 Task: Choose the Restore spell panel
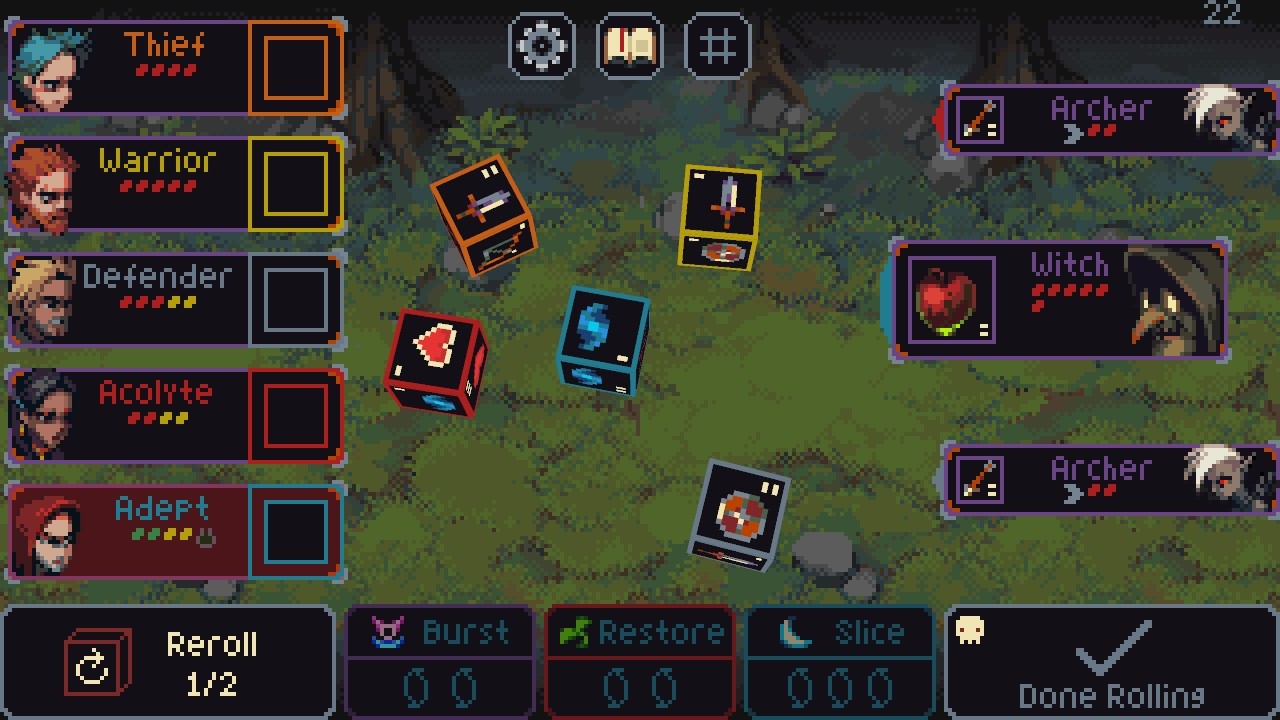(641, 662)
